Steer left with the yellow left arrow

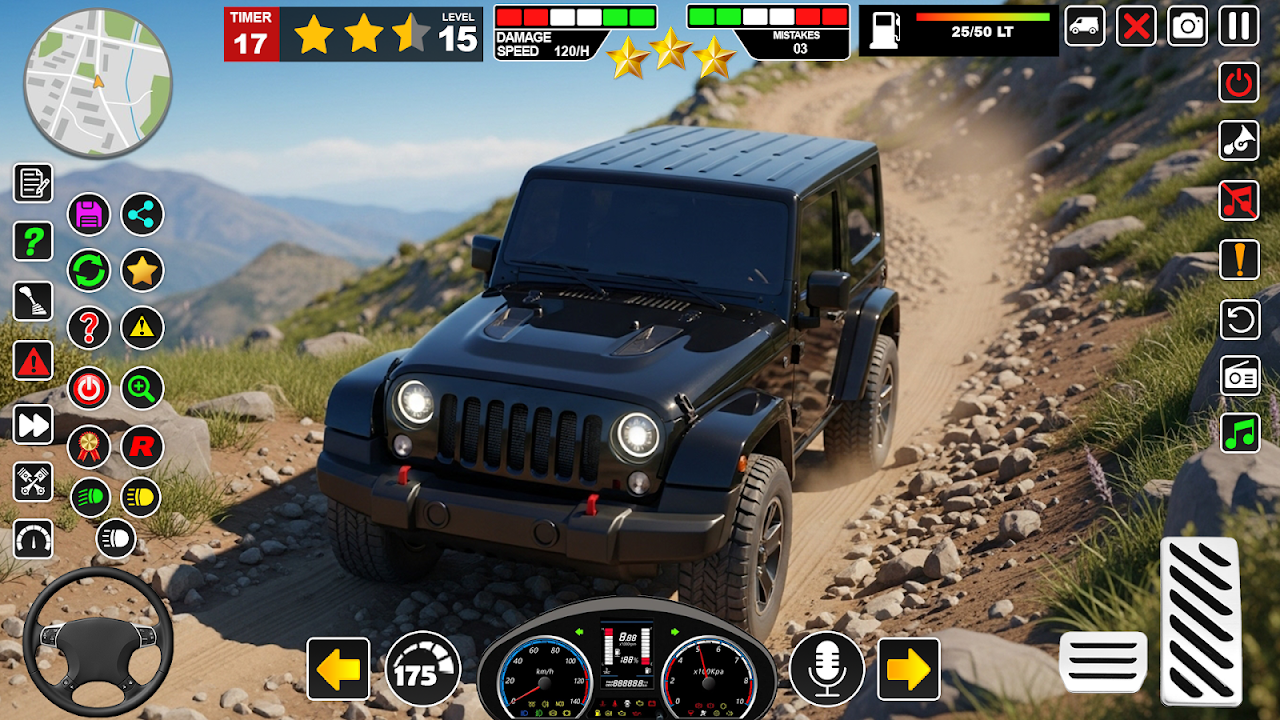[x=338, y=669]
